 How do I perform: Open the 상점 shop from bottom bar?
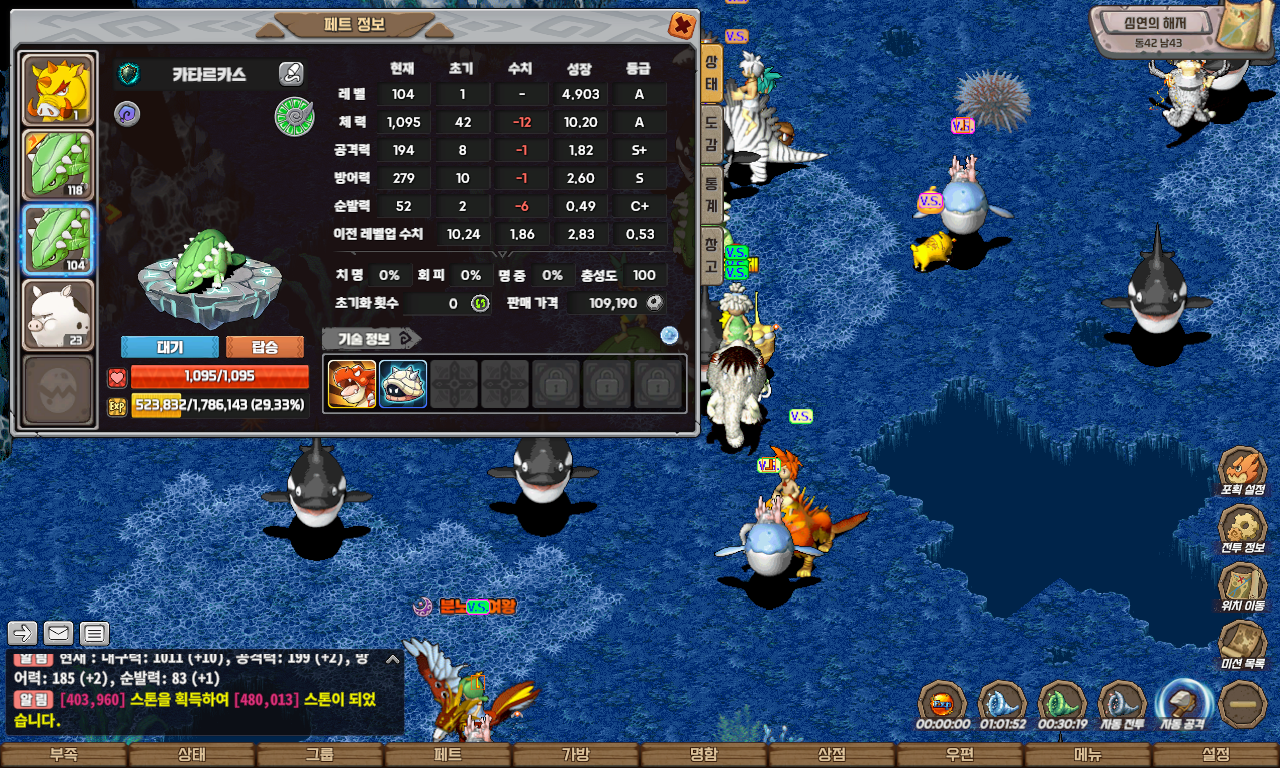[832, 755]
